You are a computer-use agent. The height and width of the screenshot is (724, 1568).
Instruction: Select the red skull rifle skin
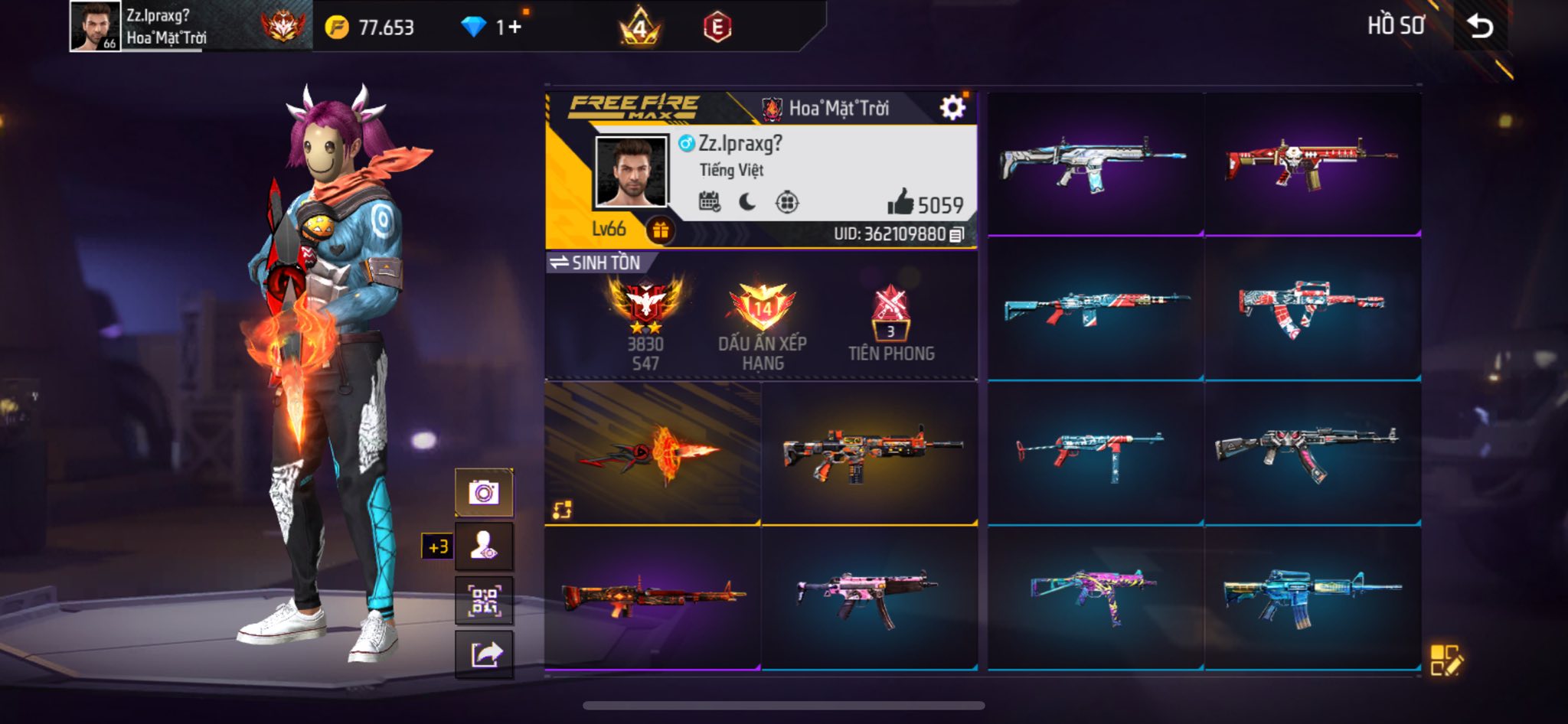1312,164
